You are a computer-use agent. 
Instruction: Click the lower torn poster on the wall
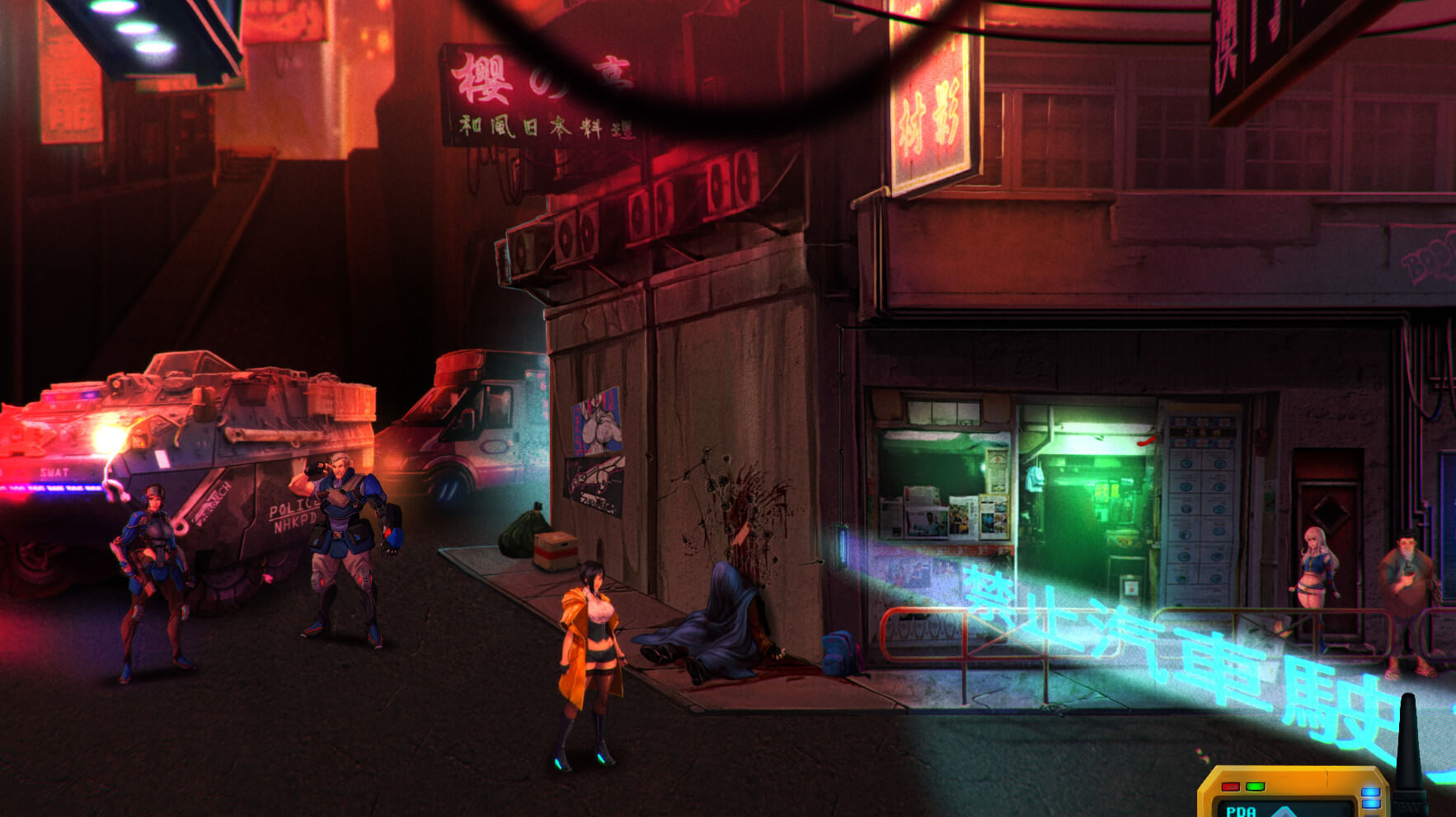click(594, 485)
